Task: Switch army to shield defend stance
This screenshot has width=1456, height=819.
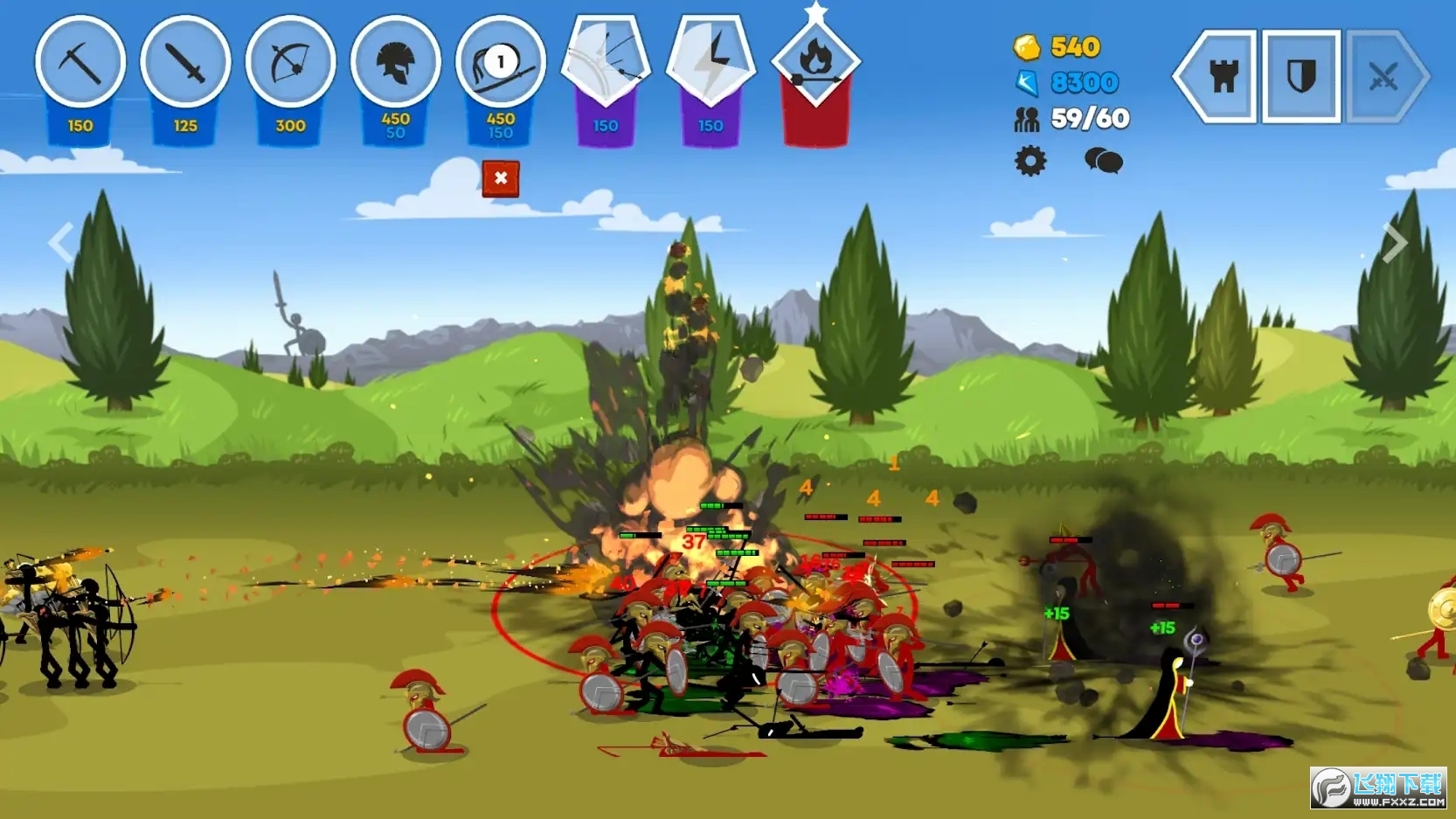Action: click(x=1301, y=77)
